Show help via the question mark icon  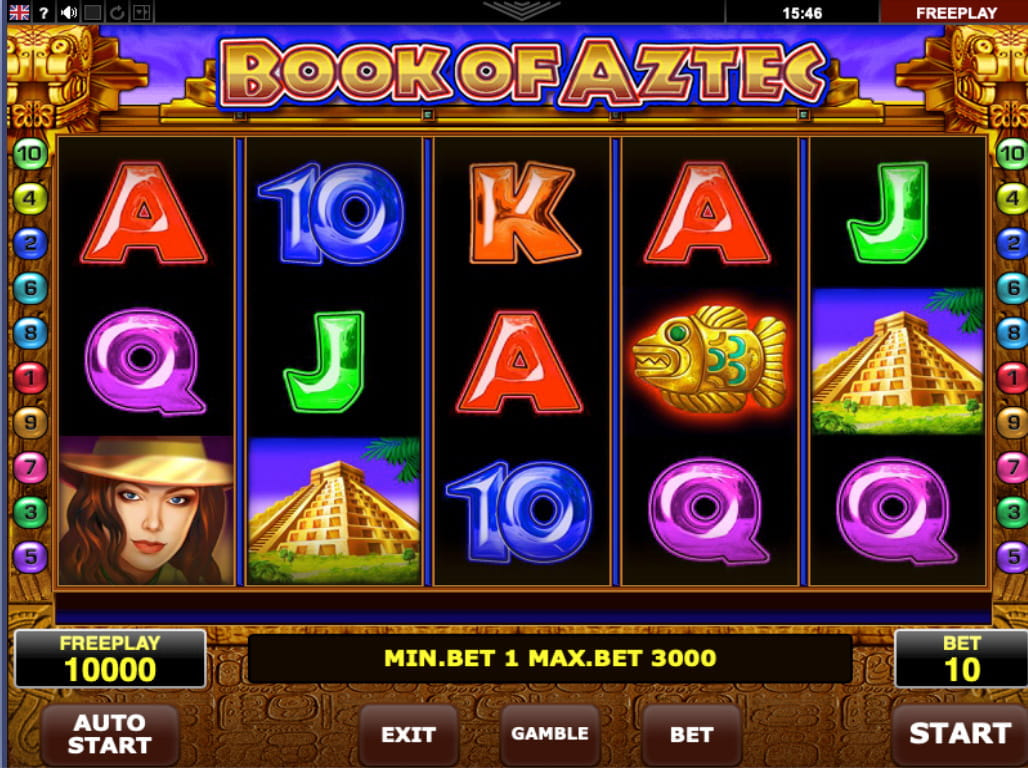pos(44,13)
